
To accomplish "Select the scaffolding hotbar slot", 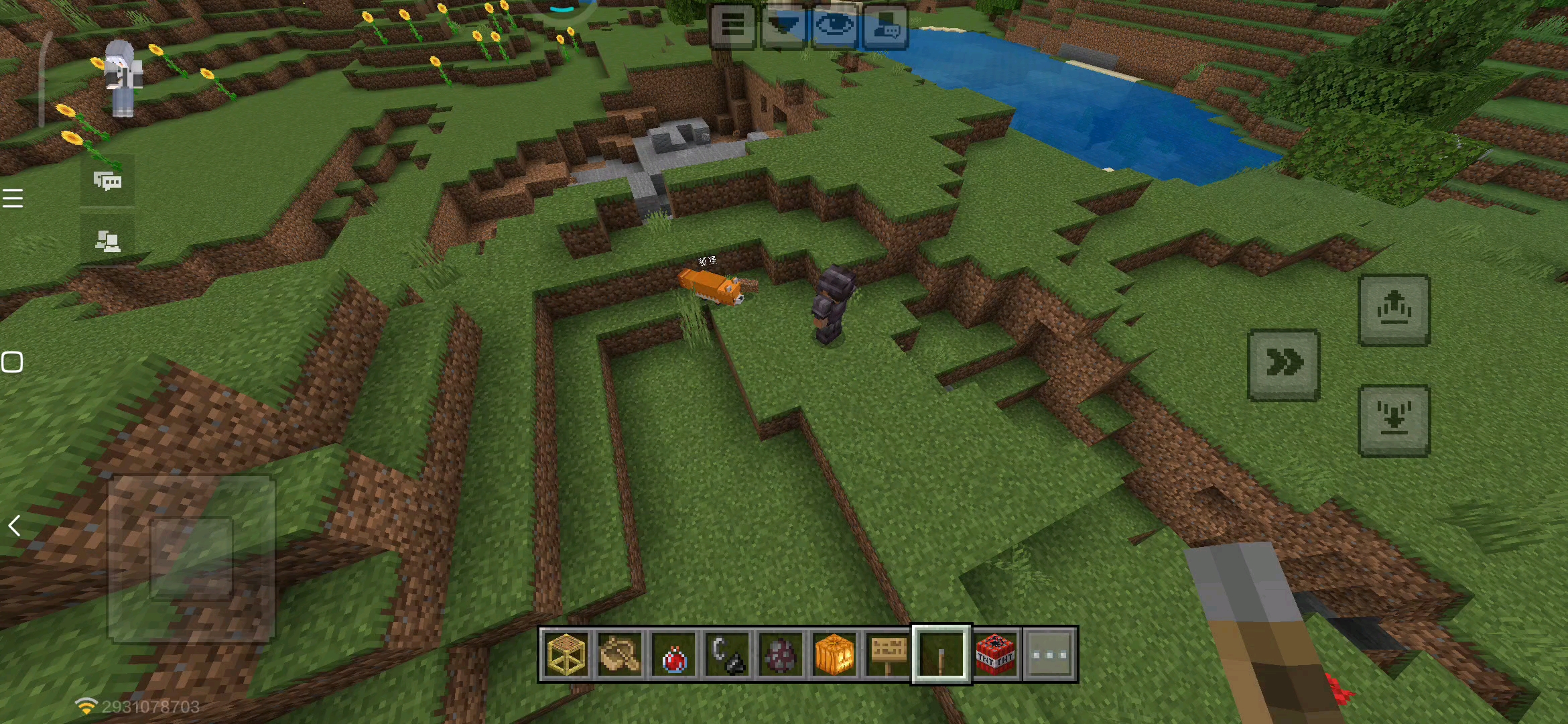I will pyautogui.click(x=566, y=654).
